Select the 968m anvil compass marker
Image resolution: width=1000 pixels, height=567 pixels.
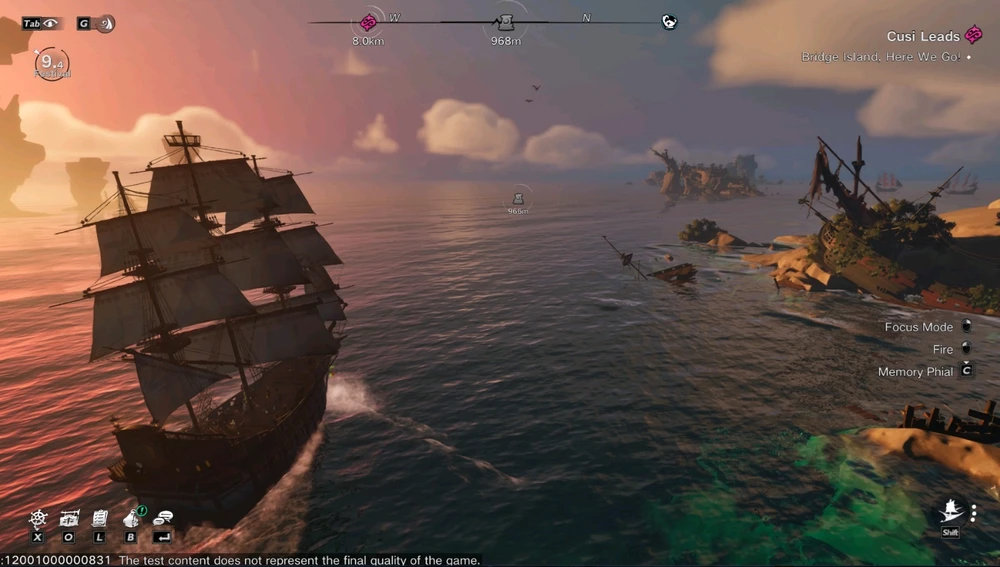pos(506,23)
